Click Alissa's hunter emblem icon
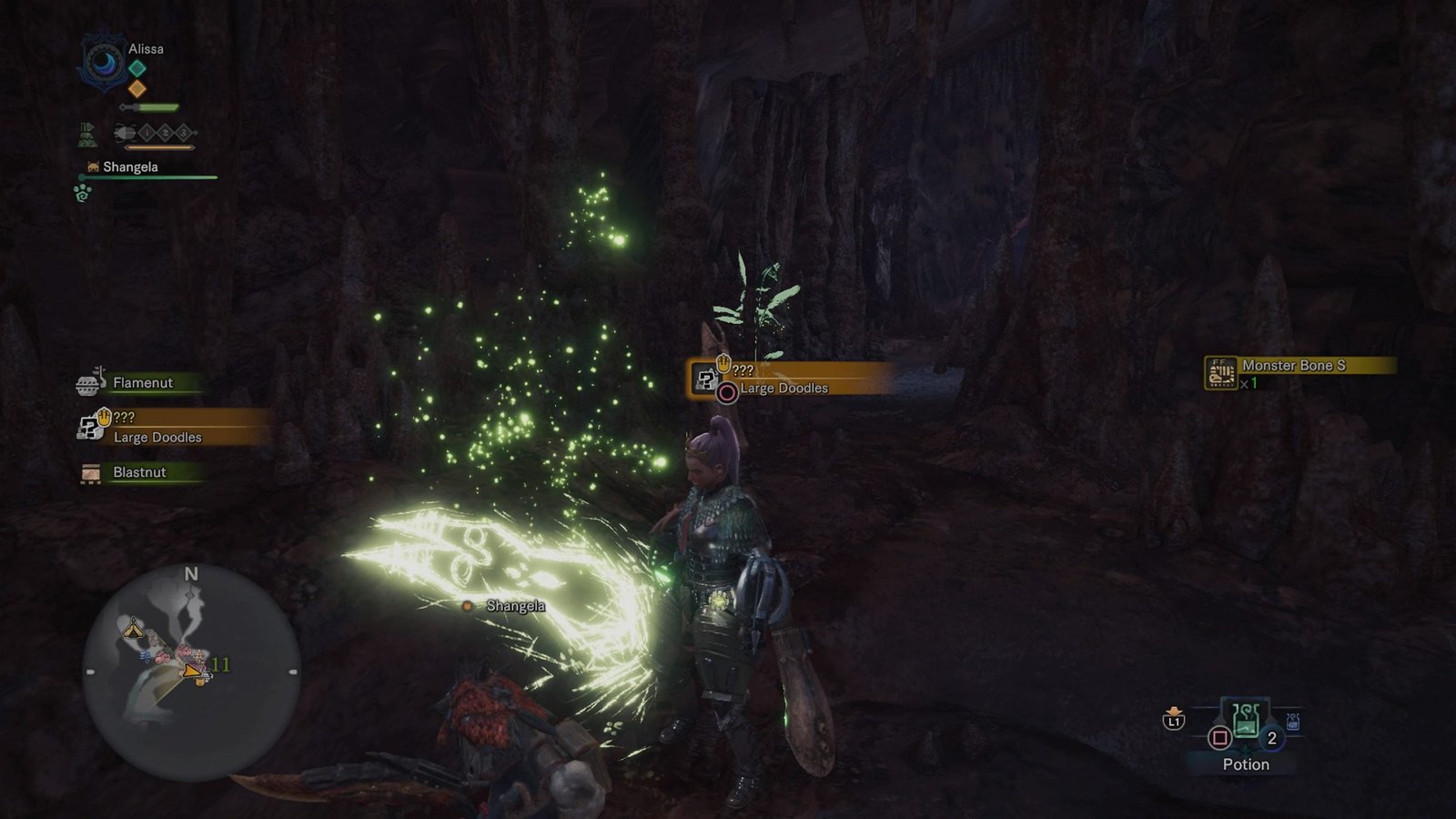 105,63
